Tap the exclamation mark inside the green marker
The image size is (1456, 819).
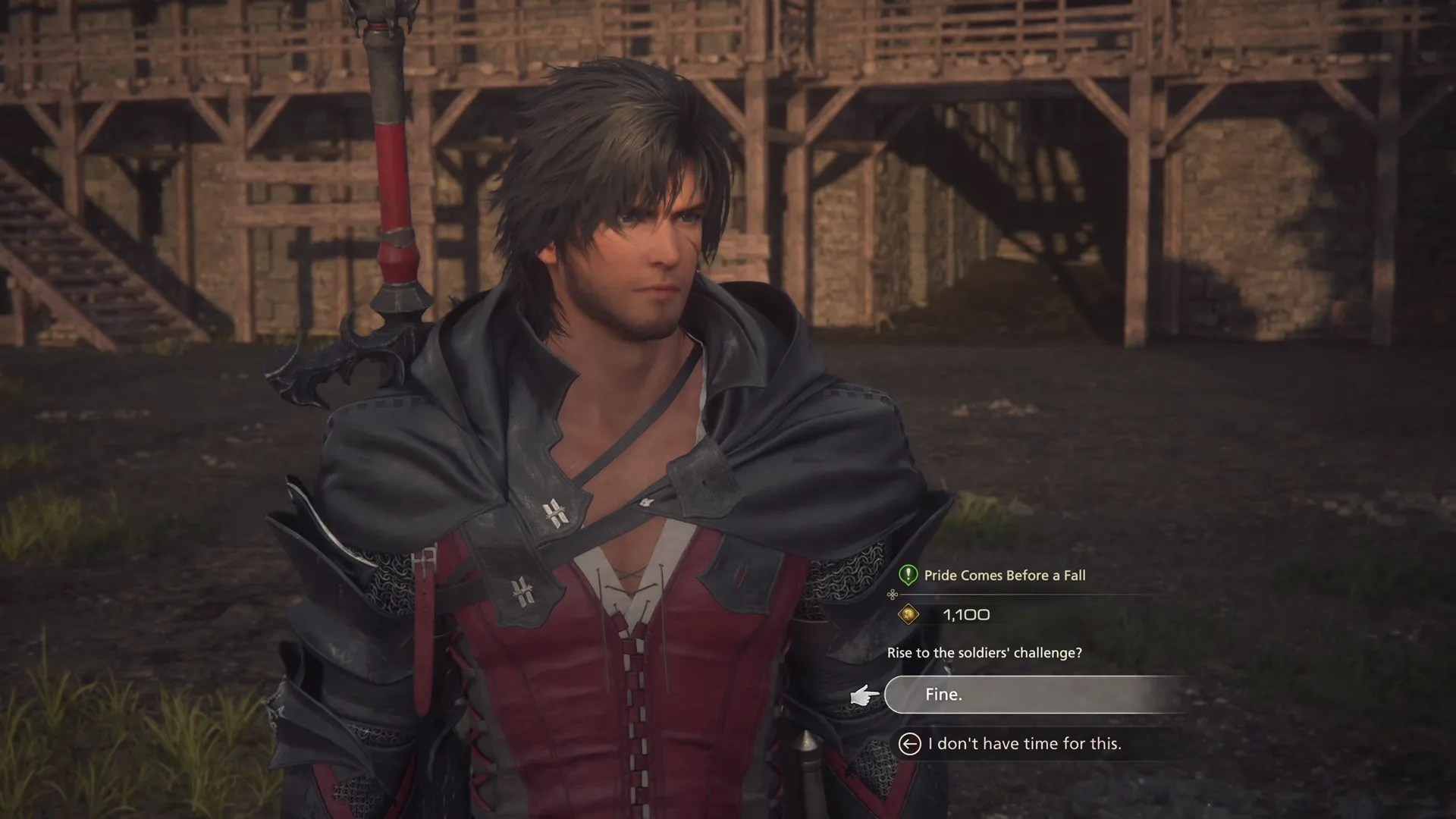[x=907, y=576]
